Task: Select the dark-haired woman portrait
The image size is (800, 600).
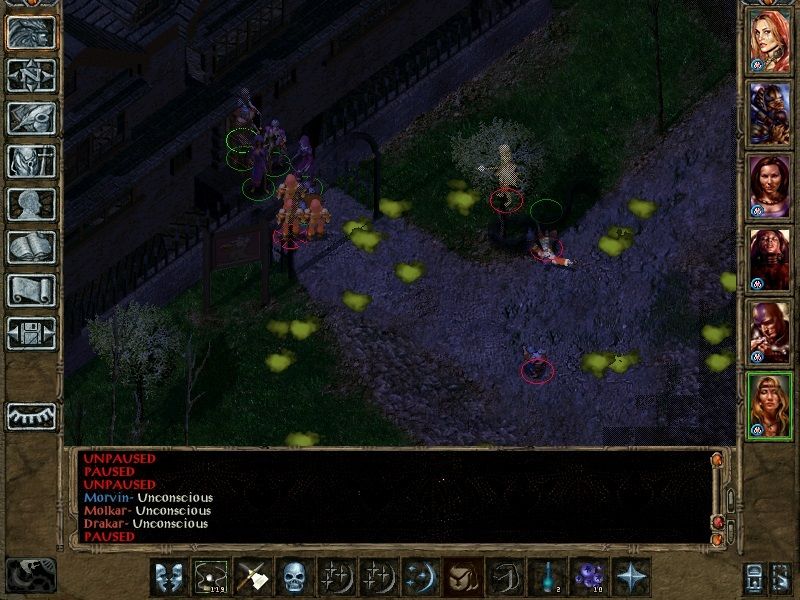Action: (770, 187)
